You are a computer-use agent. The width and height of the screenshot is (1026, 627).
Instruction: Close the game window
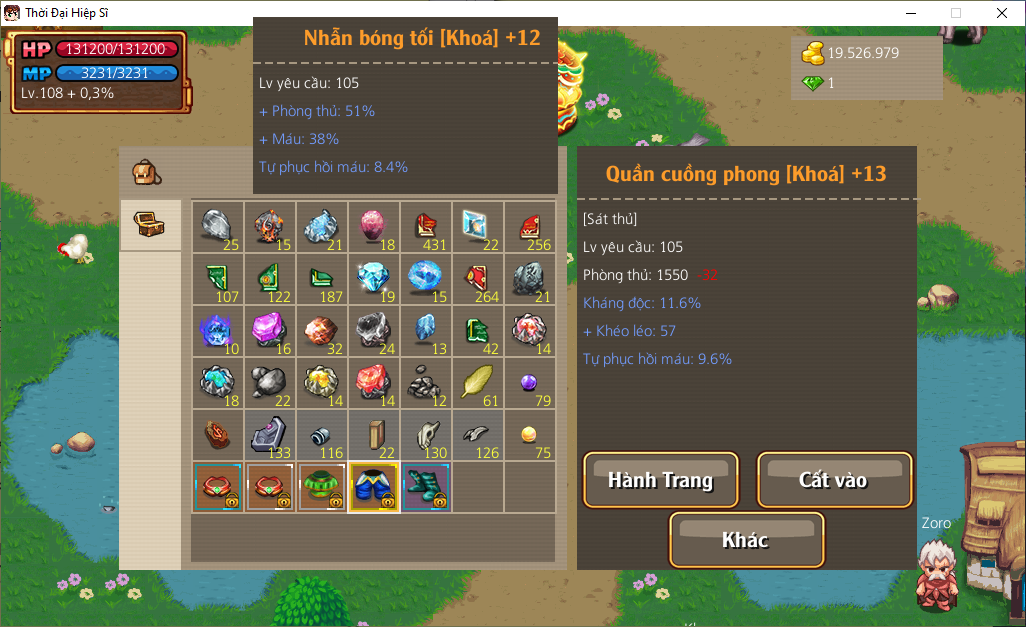[1002, 13]
